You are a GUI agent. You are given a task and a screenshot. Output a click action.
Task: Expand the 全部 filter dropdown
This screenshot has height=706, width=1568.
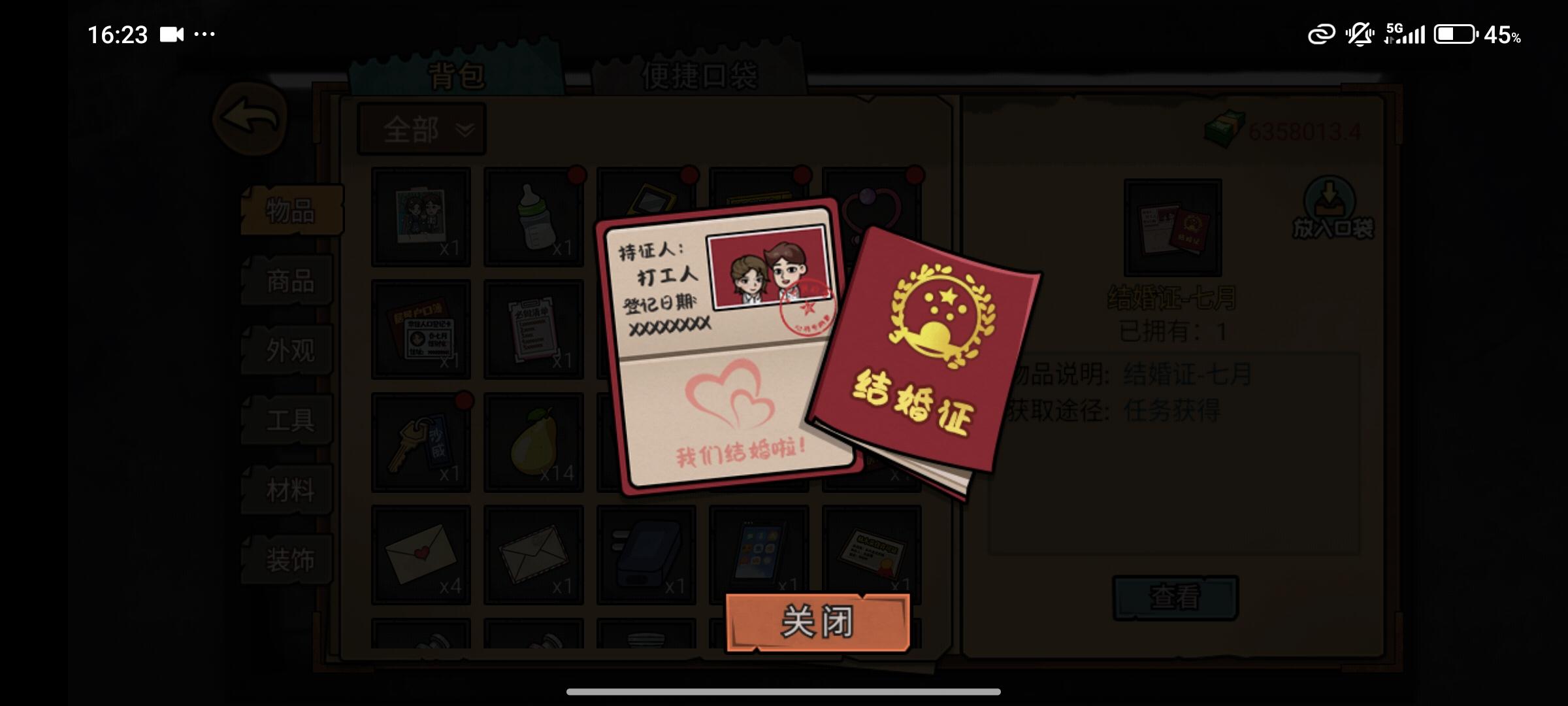pyautogui.click(x=422, y=129)
